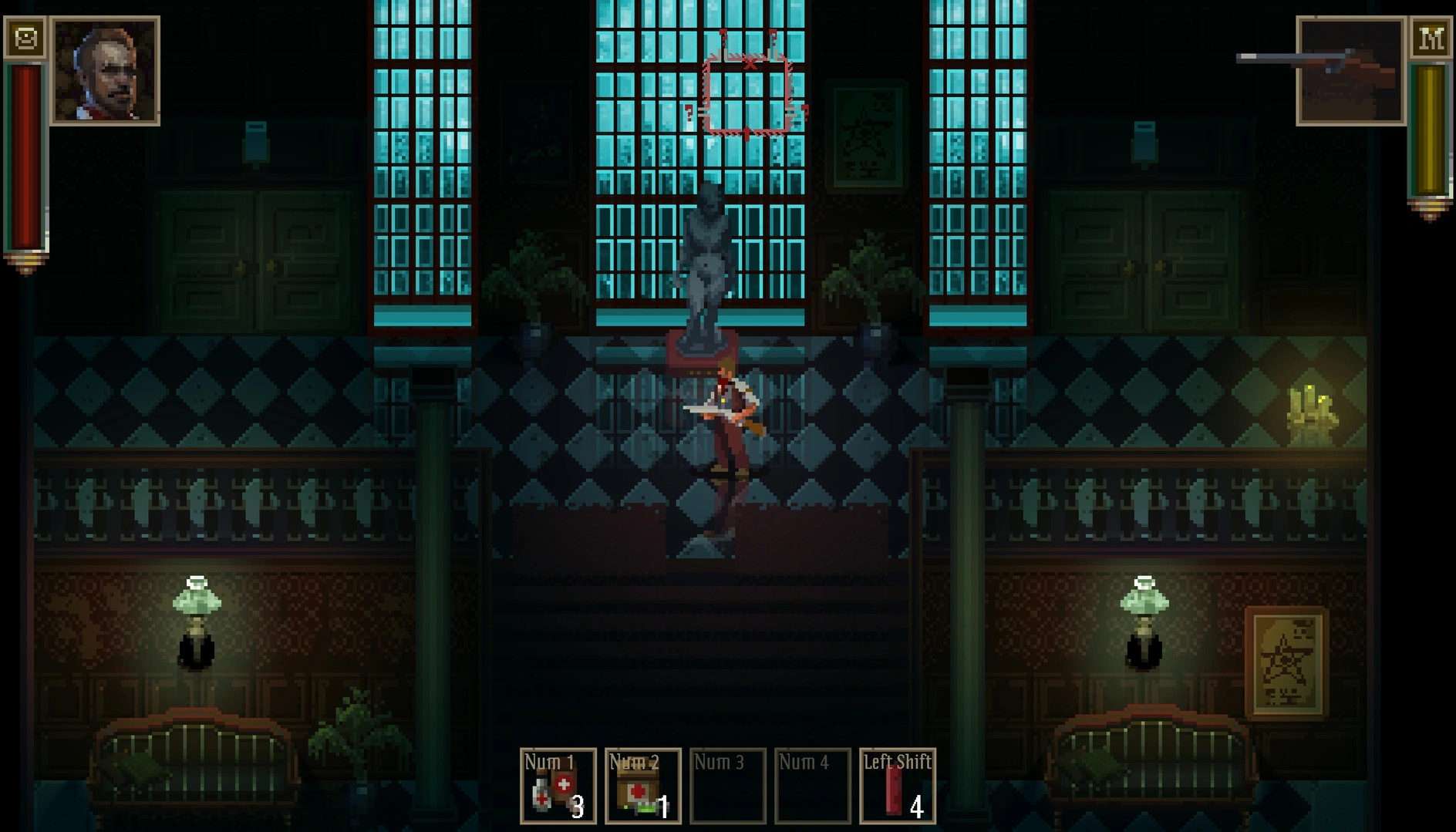Select the first-aid crate hotbar slot
1456x832 pixels.
click(x=642, y=786)
